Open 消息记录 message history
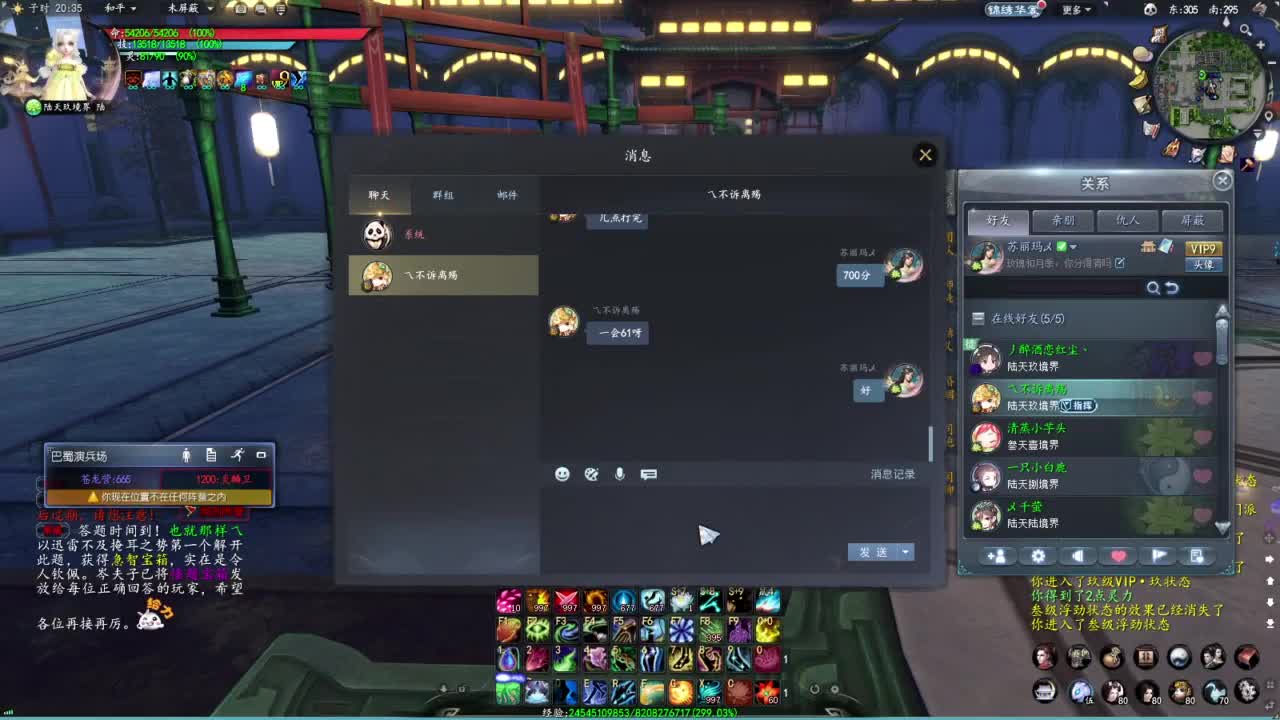Screen dimensions: 1280x720 (x=896, y=475)
